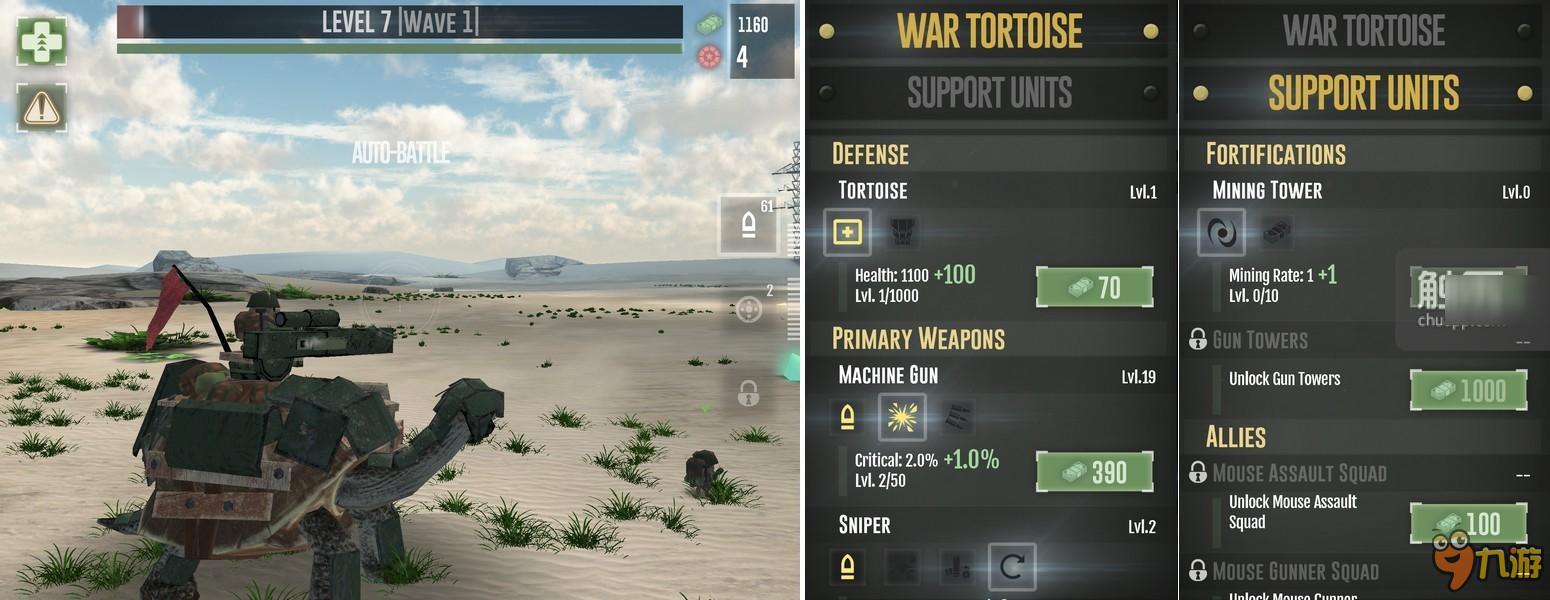Select the Machine Gun bullet damage icon
The width and height of the screenshot is (1550, 600).
point(847,417)
